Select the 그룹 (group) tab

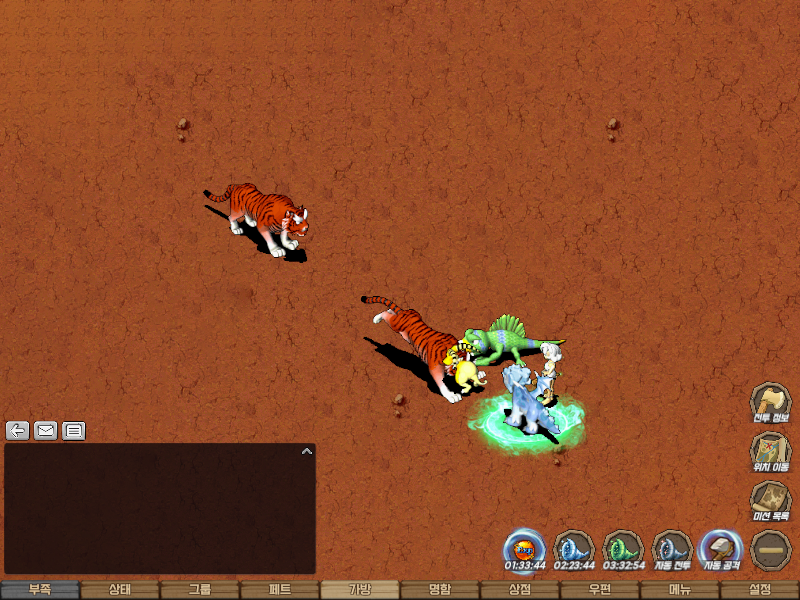[200, 590]
